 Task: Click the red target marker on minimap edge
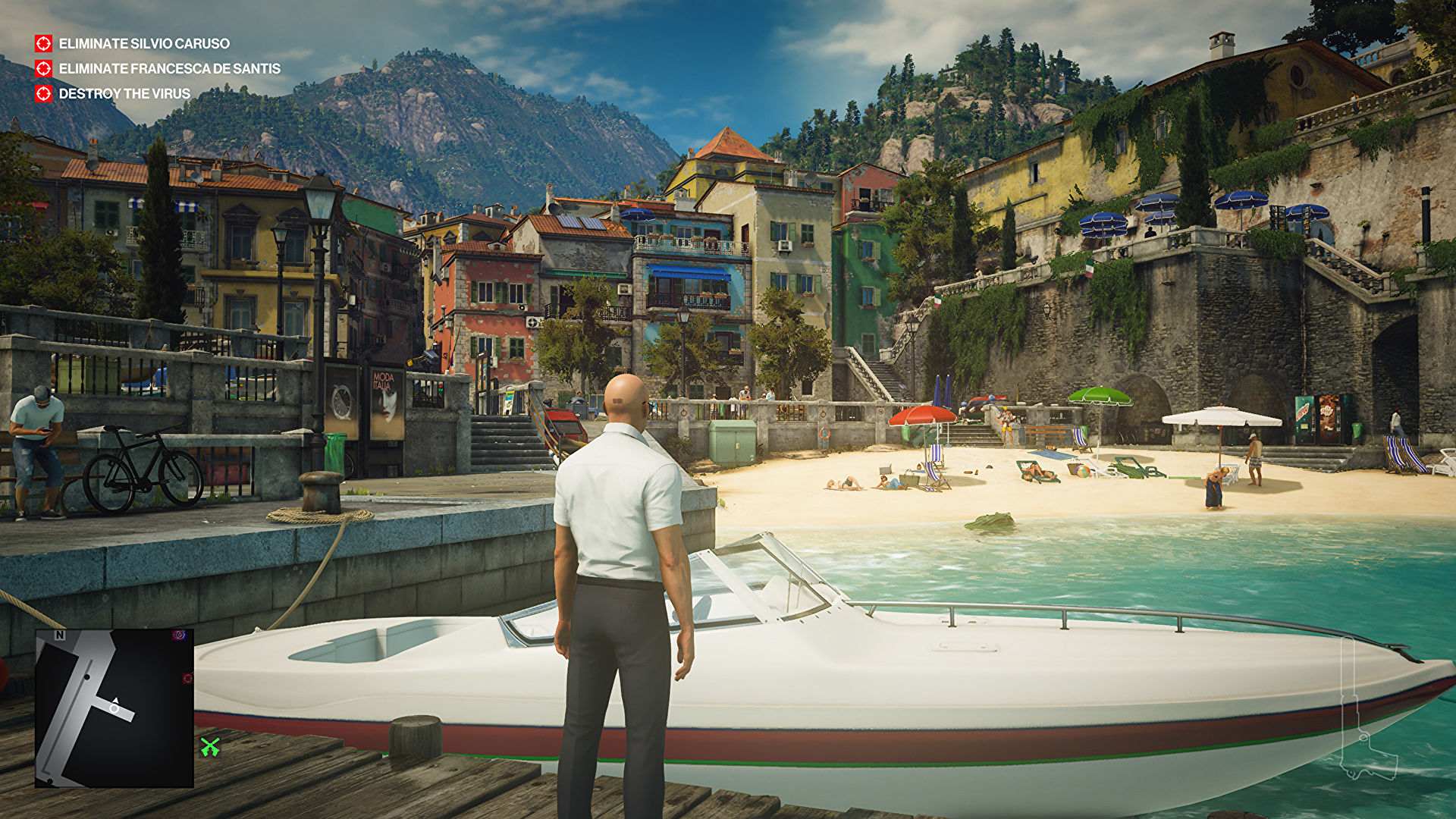(188, 678)
